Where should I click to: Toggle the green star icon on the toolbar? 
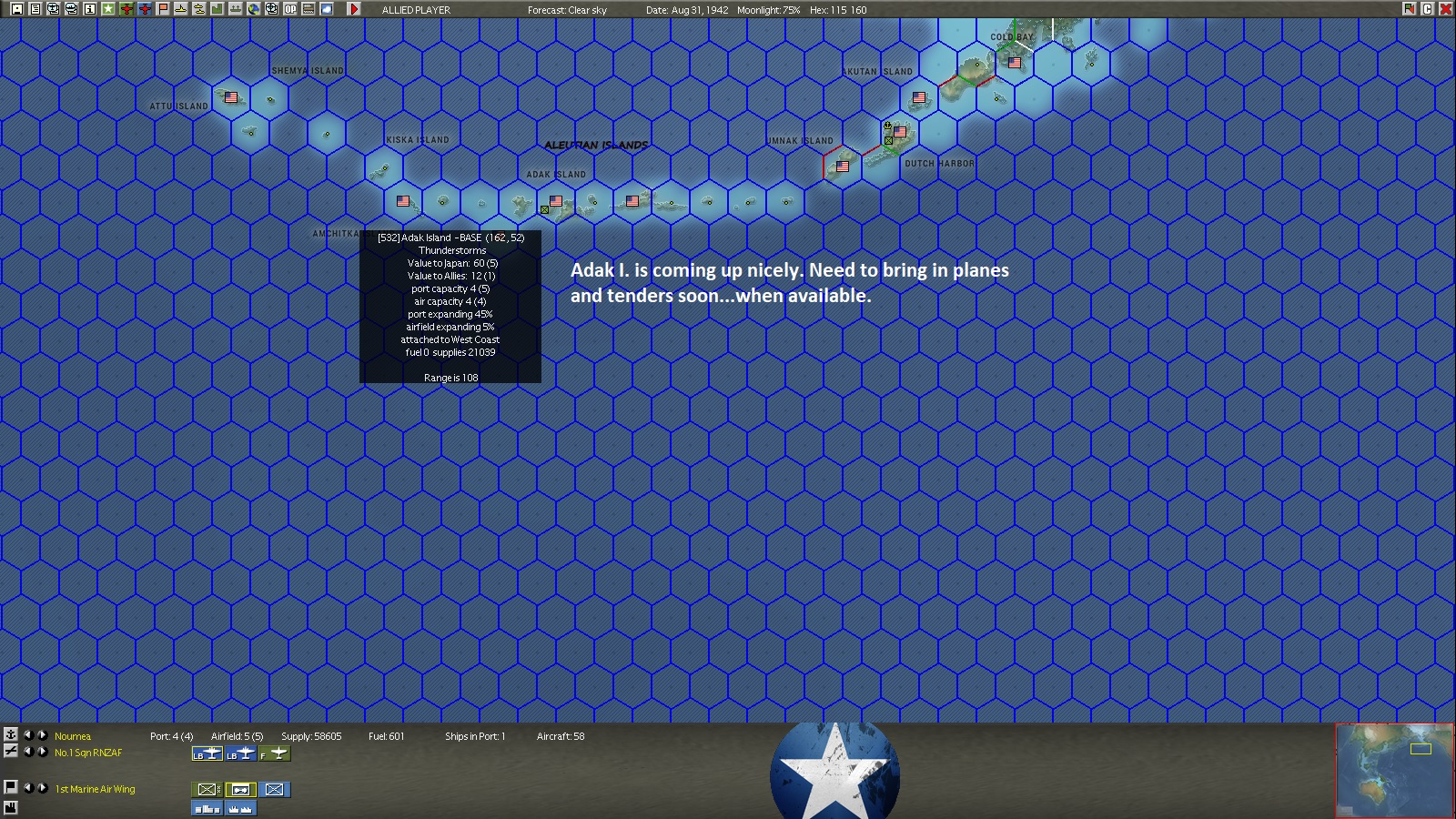point(109,9)
